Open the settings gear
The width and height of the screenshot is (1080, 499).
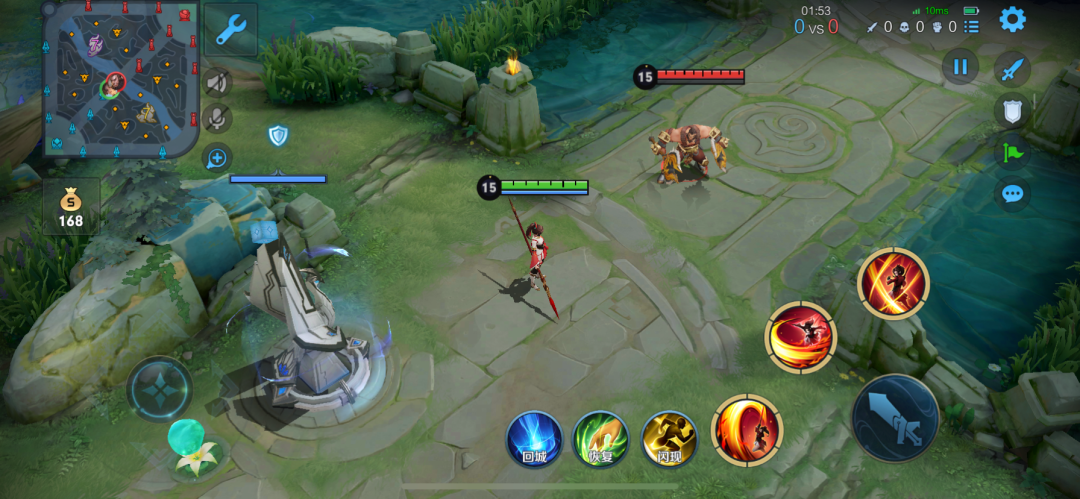pos(1012,19)
